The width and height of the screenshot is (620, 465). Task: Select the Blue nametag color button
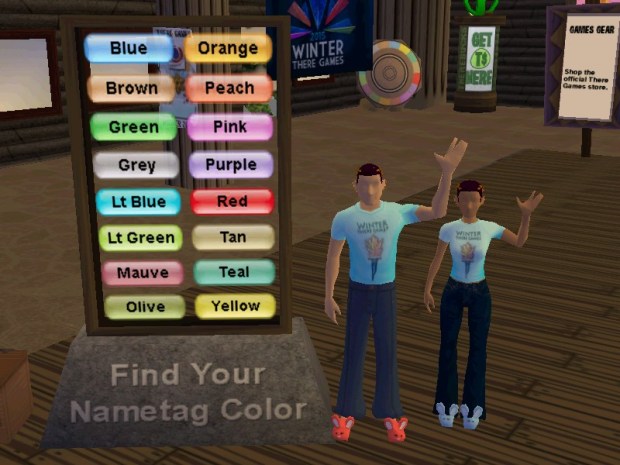(x=127, y=48)
